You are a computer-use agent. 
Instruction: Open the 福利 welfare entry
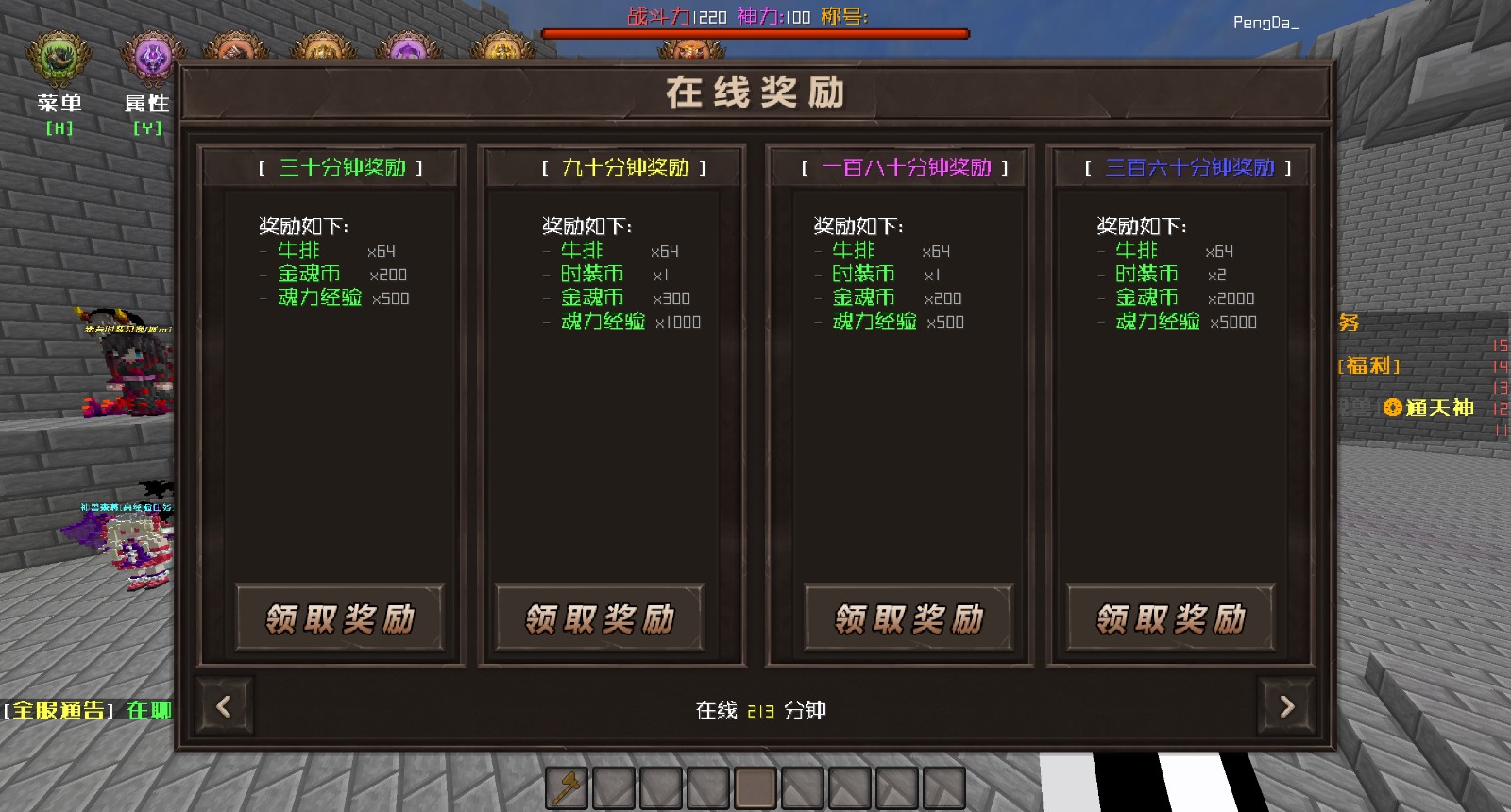[x=1368, y=365]
